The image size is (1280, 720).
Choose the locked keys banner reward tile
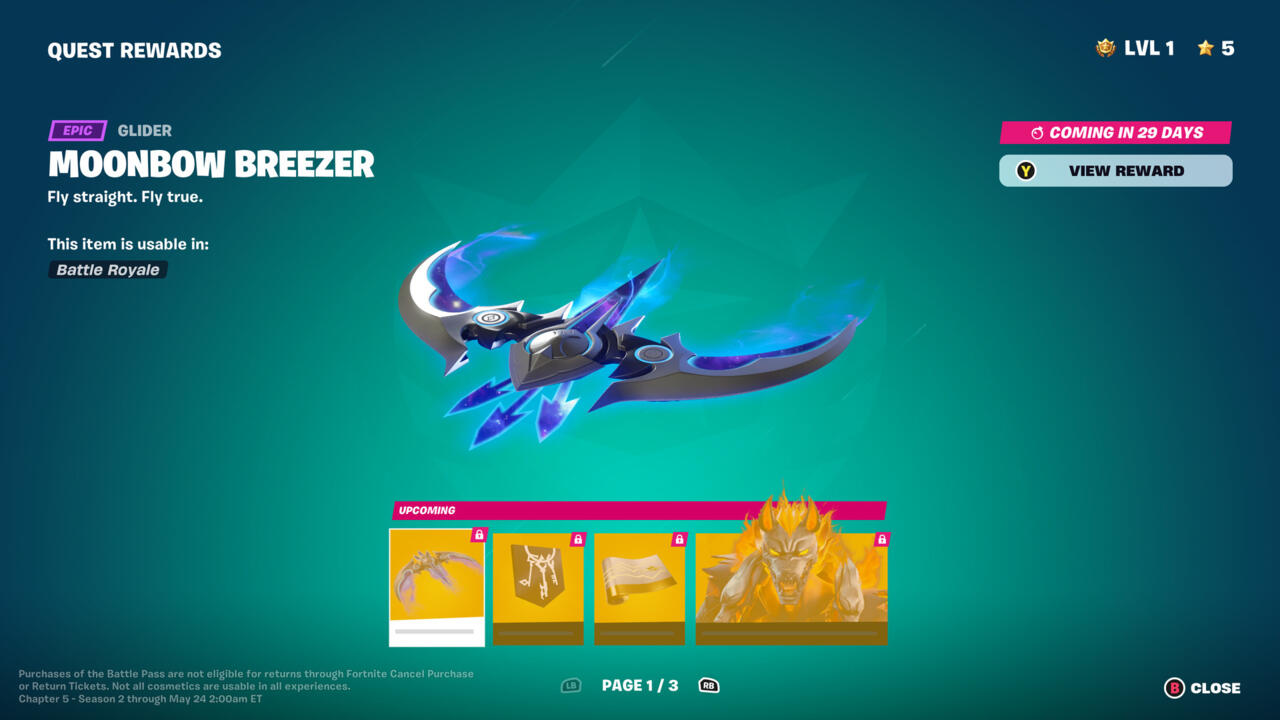coord(538,588)
